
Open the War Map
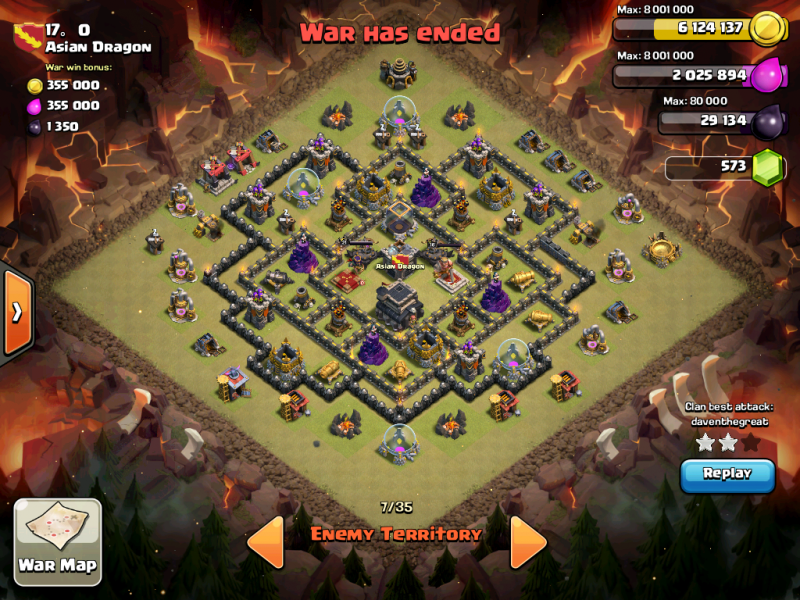pyautogui.click(x=57, y=542)
